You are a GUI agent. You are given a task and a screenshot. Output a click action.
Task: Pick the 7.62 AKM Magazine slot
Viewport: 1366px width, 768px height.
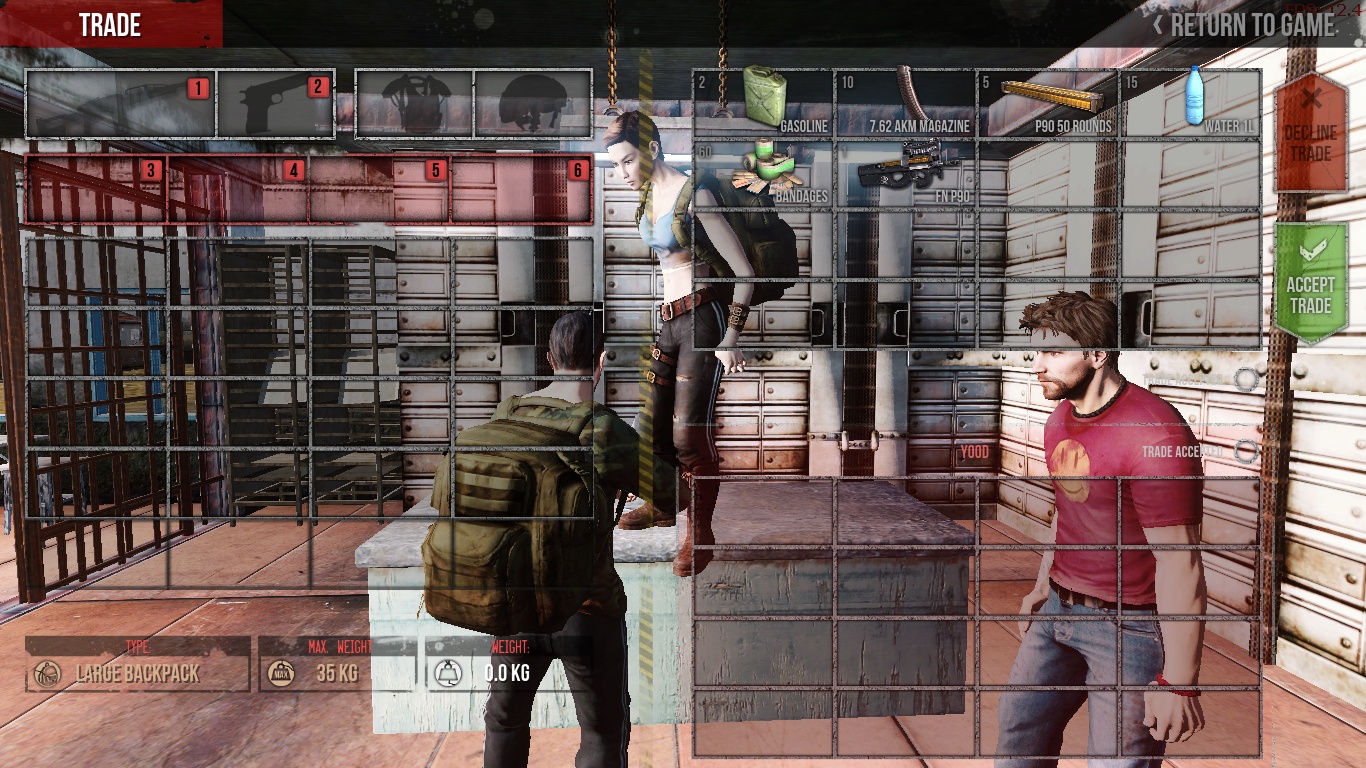tap(905, 103)
